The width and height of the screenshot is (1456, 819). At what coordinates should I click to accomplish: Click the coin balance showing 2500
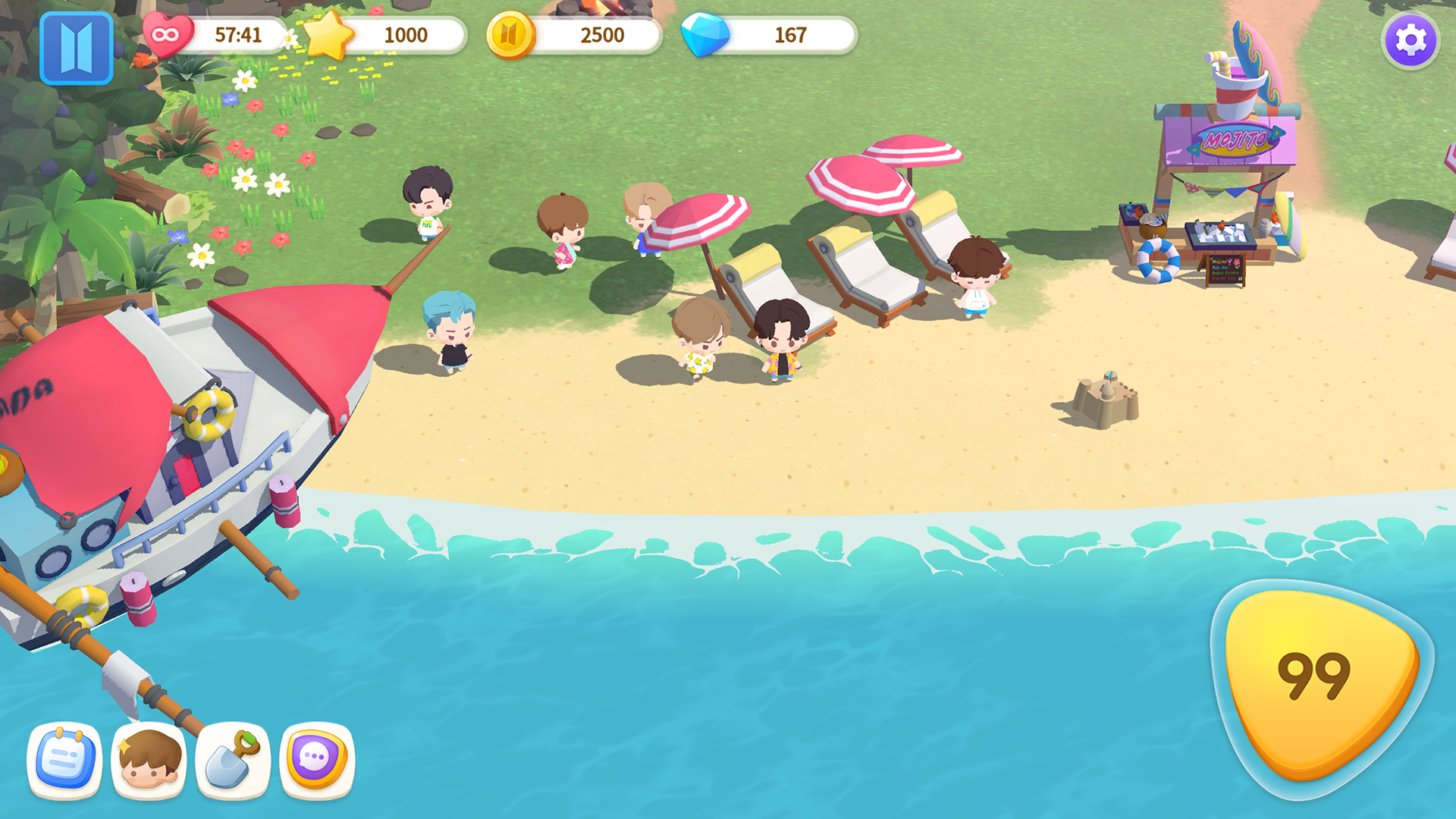(601, 35)
